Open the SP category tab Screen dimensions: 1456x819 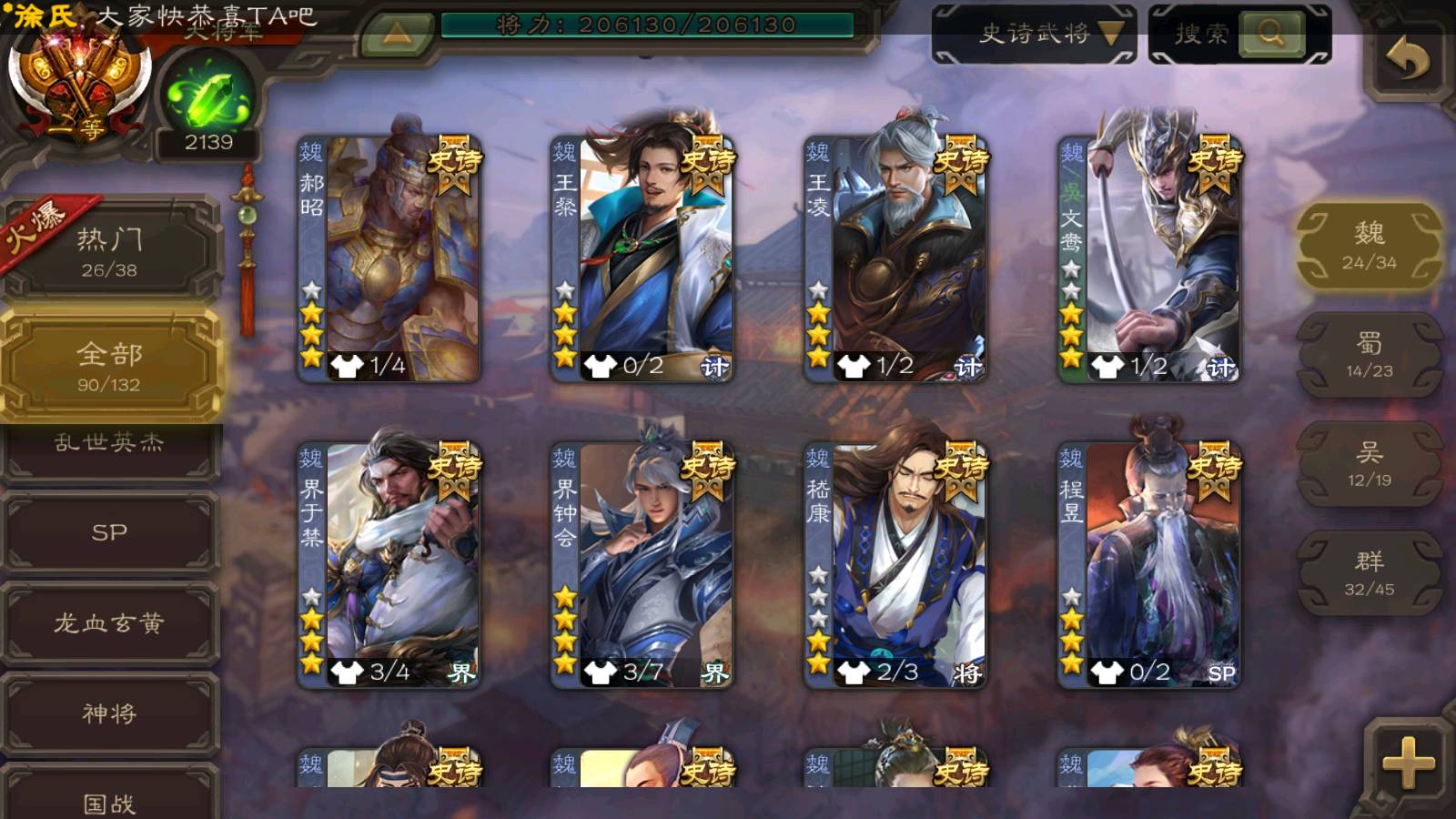(109, 532)
